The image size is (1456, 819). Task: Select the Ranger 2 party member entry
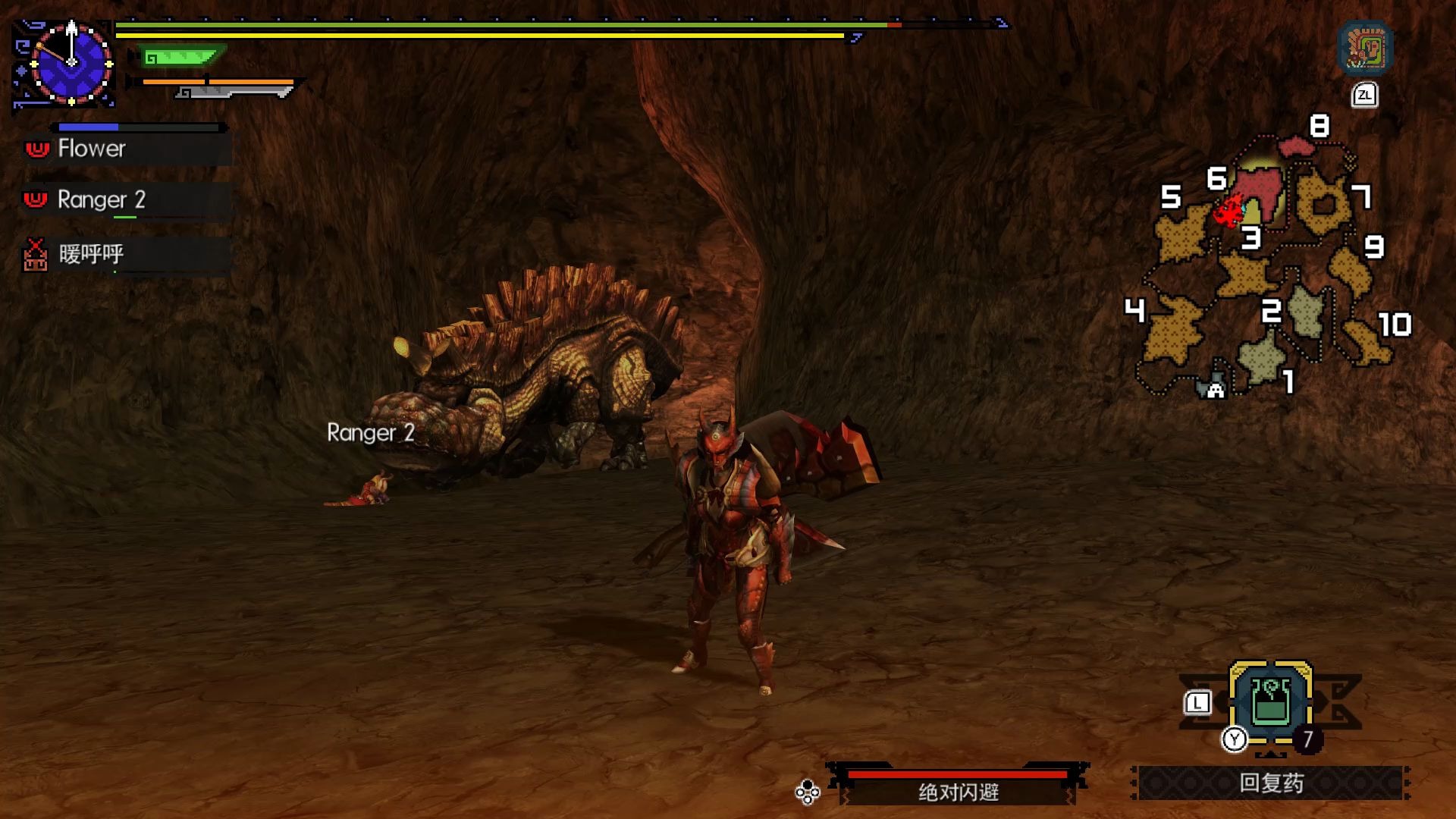(x=126, y=200)
